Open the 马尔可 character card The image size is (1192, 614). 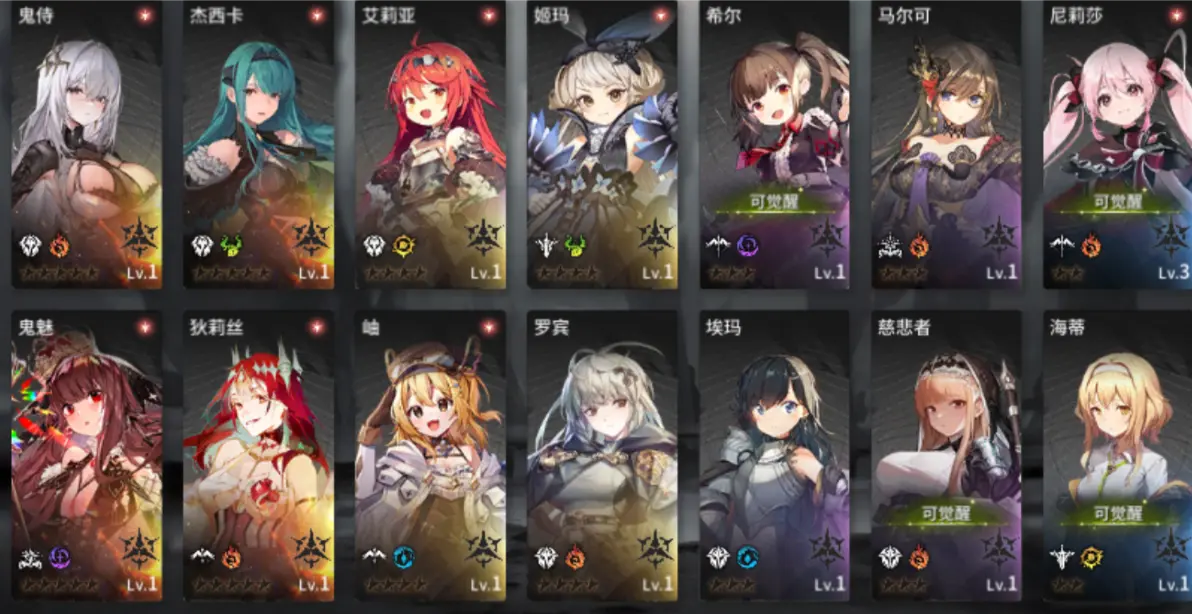point(946,145)
